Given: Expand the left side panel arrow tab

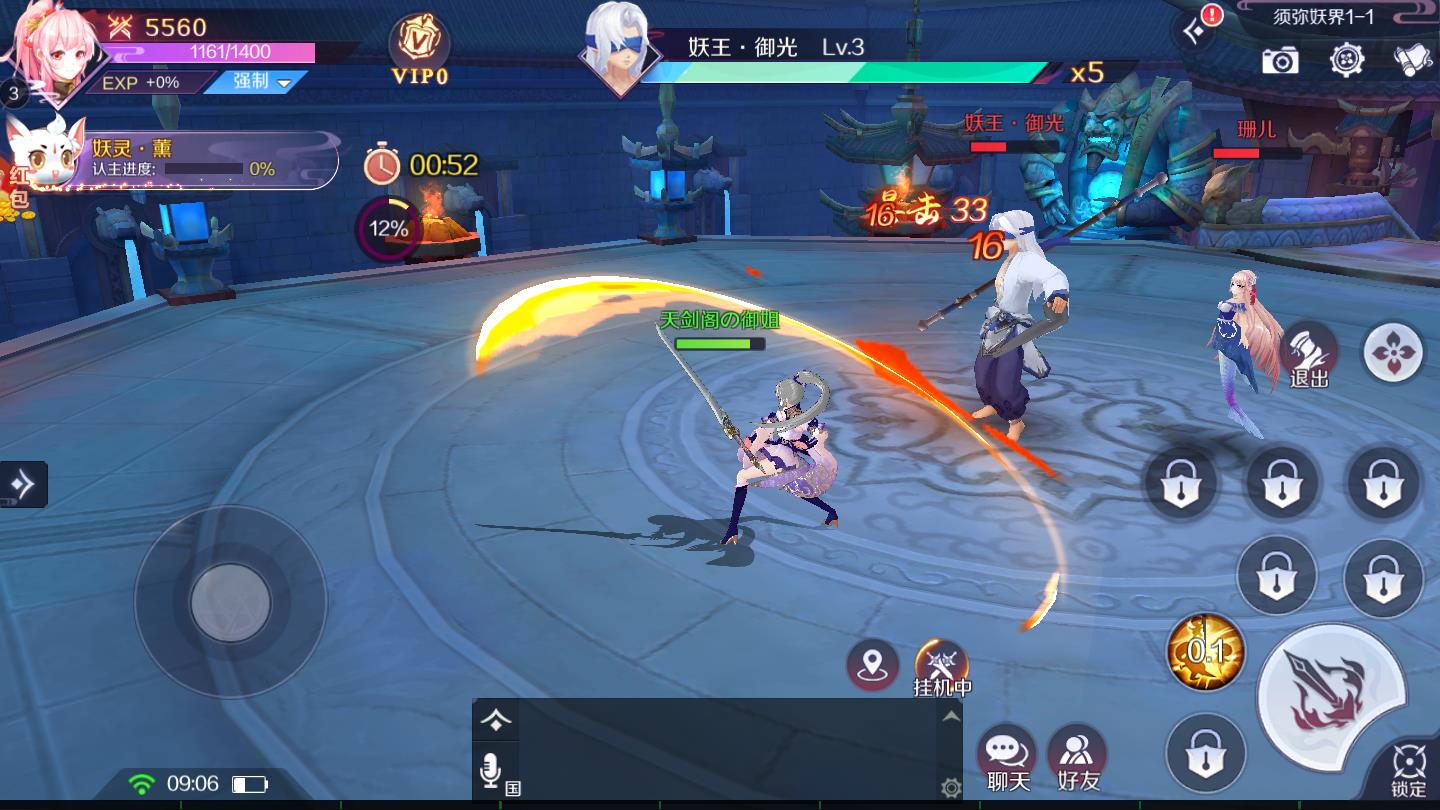Looking at the screenshot, I should pos(23,484).
